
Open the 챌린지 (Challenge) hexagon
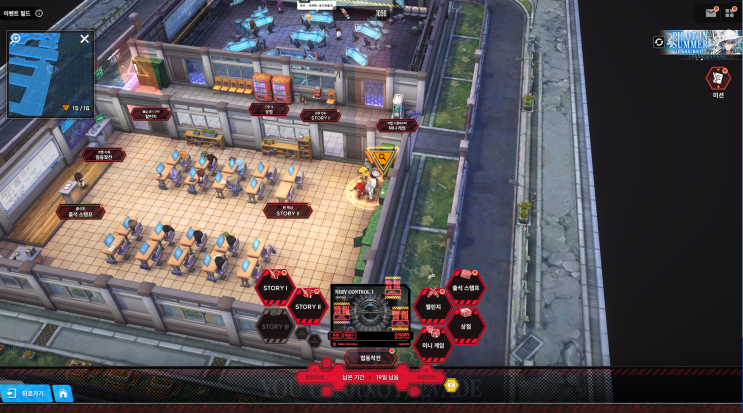(433, 307)
